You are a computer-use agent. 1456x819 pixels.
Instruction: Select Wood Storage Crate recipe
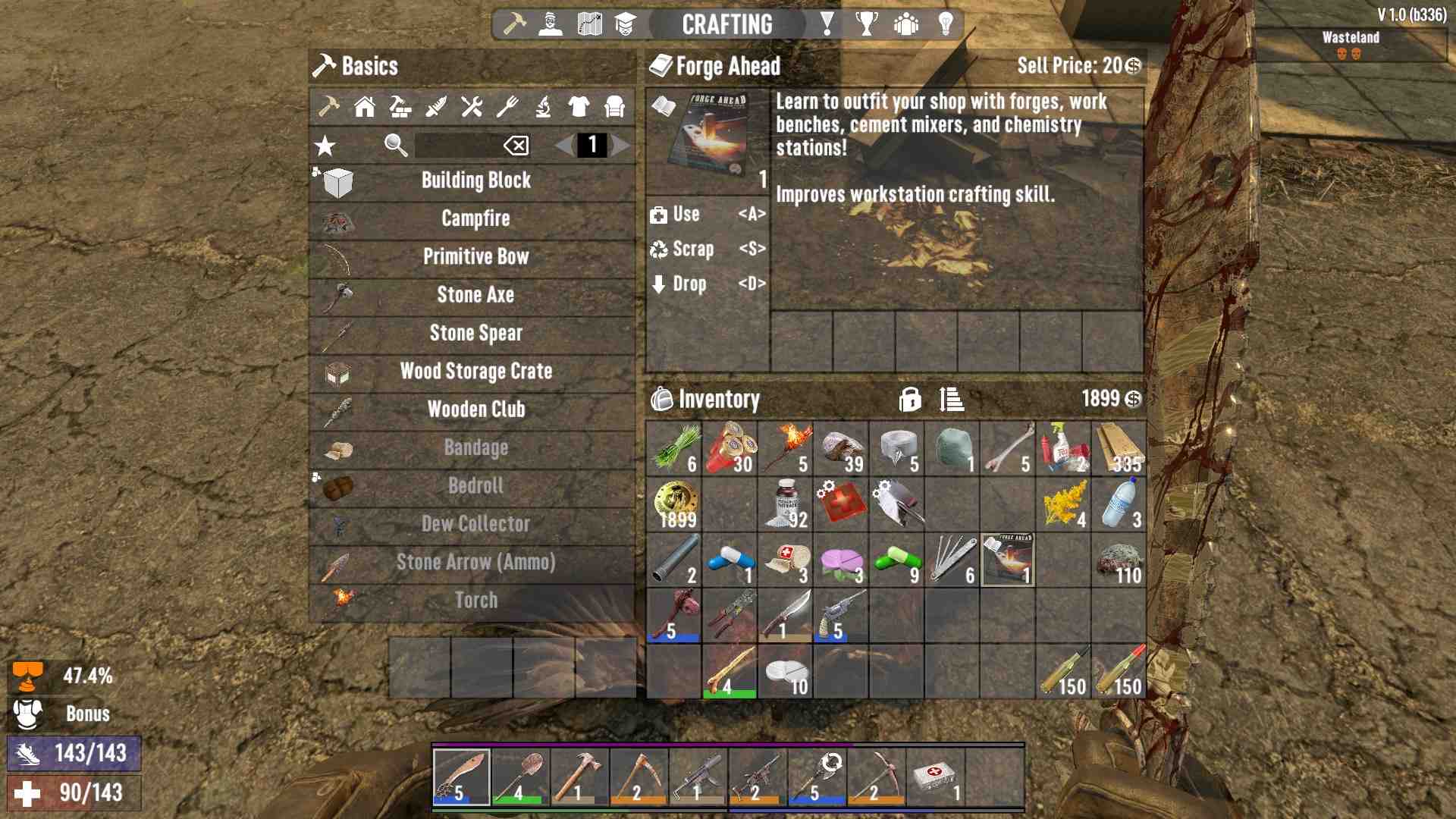475,371
